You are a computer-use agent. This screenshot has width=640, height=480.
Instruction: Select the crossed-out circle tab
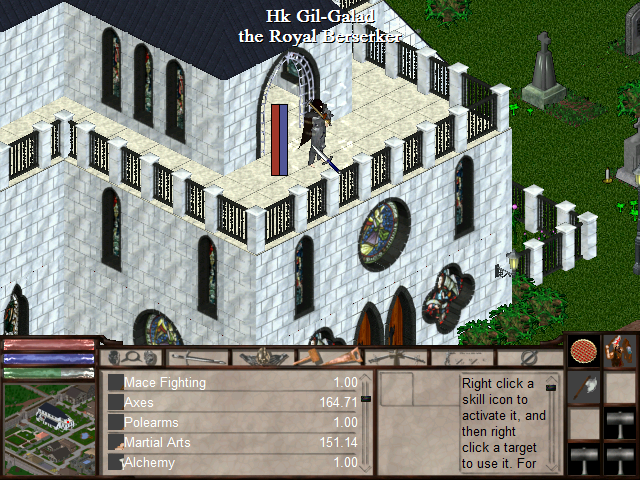(x=529, y=357)
